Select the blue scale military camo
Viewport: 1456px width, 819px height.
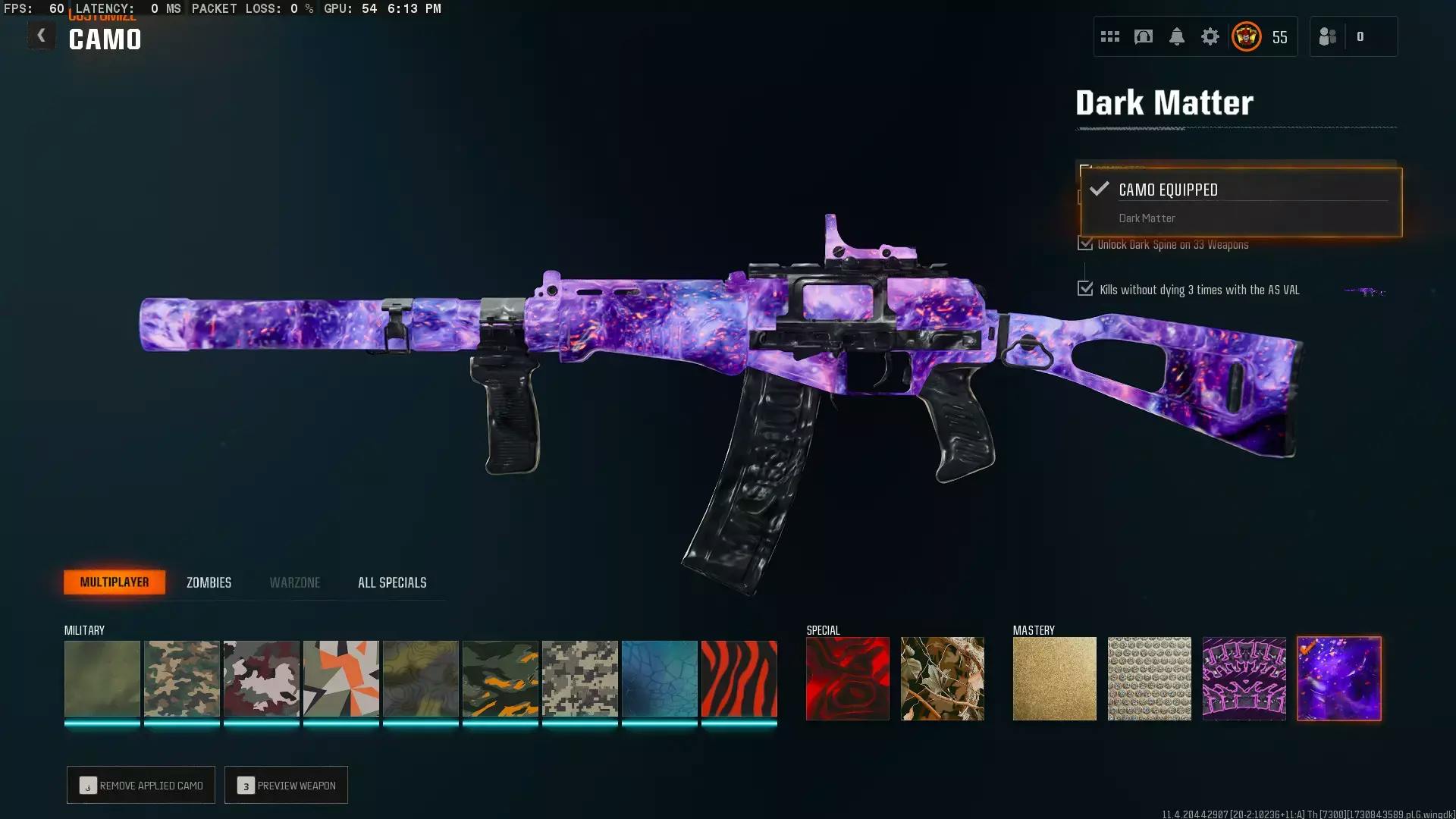click(659, 679)
